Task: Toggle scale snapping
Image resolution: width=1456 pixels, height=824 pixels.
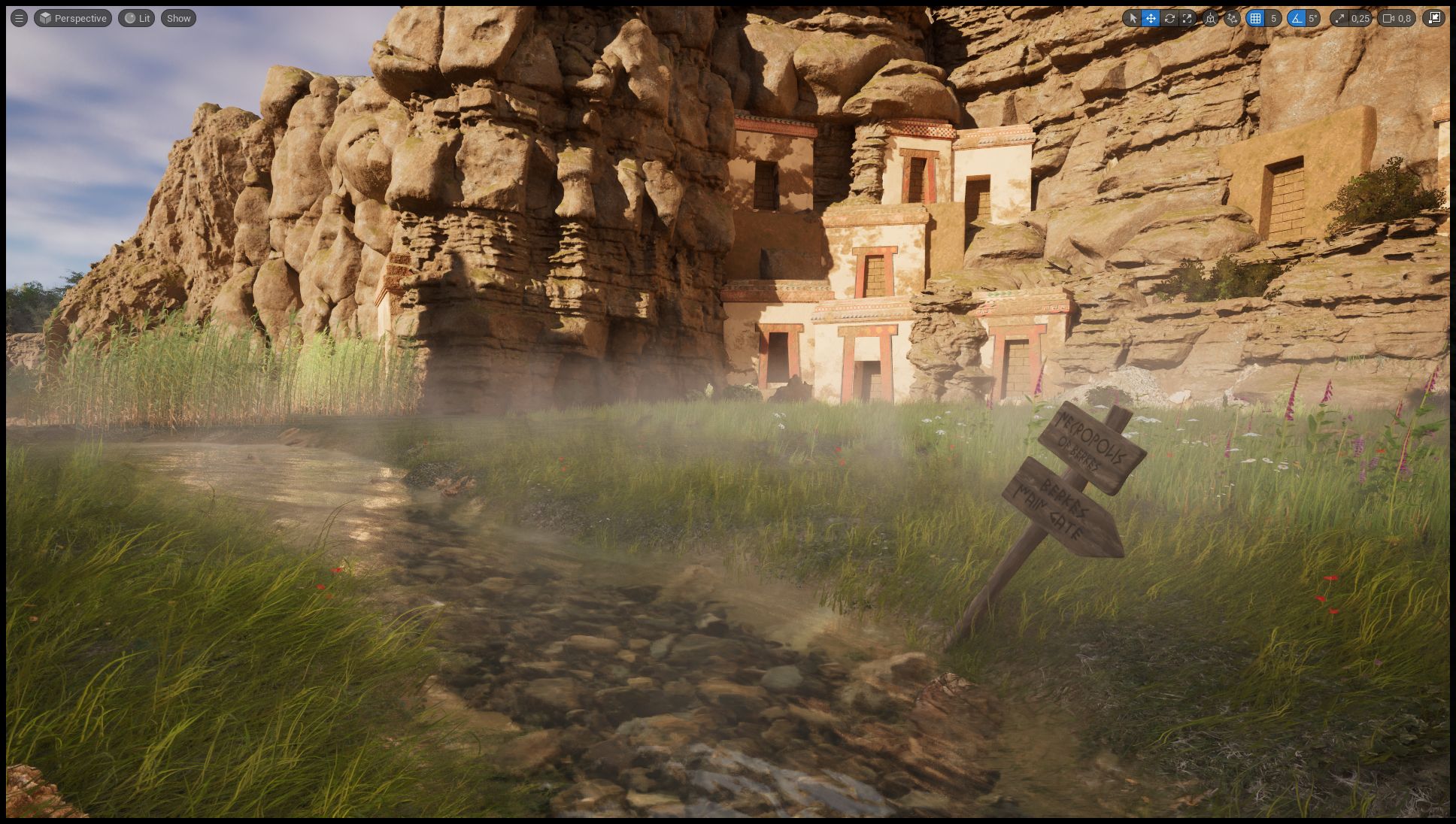Action: click(x=1339, y=18)
